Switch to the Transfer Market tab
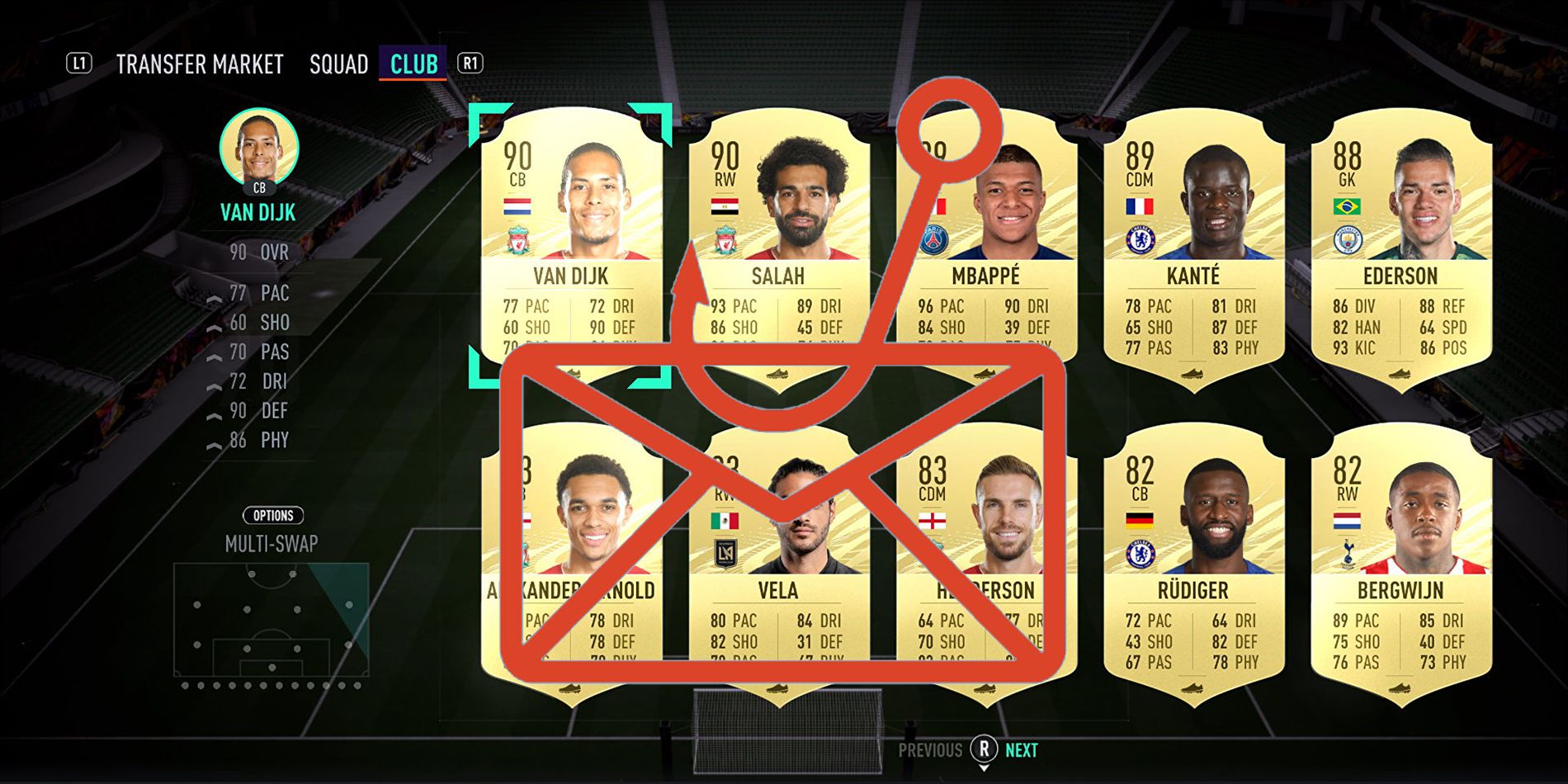The height and width of the screenshot is (784, 1568). 201,64
